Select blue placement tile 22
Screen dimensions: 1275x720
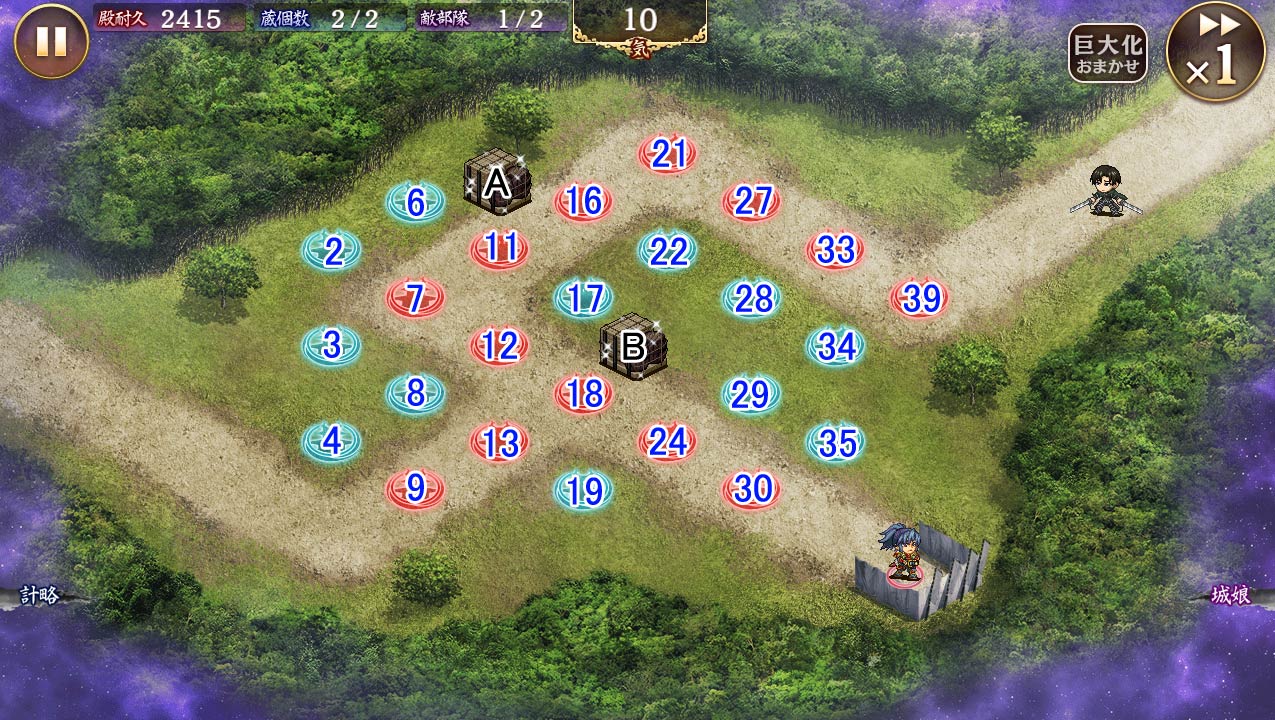(x=667, y=251)
